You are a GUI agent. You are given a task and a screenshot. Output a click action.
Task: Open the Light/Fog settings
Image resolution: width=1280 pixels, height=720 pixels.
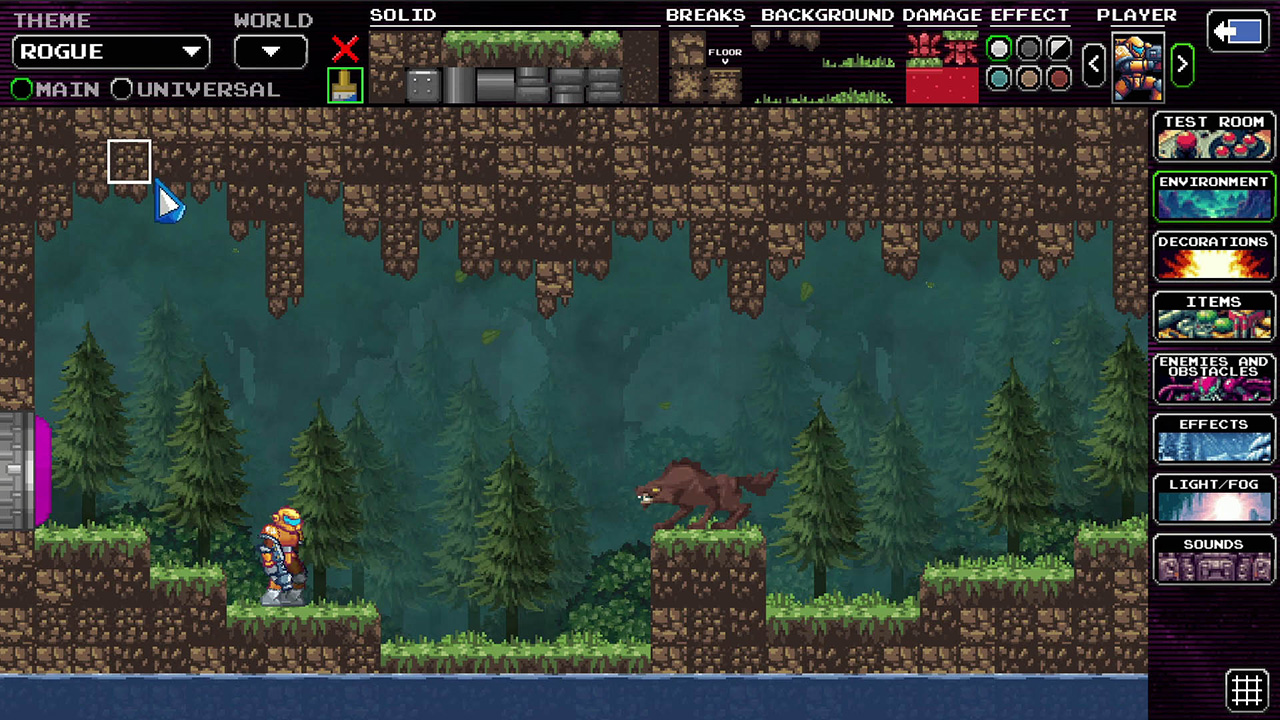click(1213, 498)
